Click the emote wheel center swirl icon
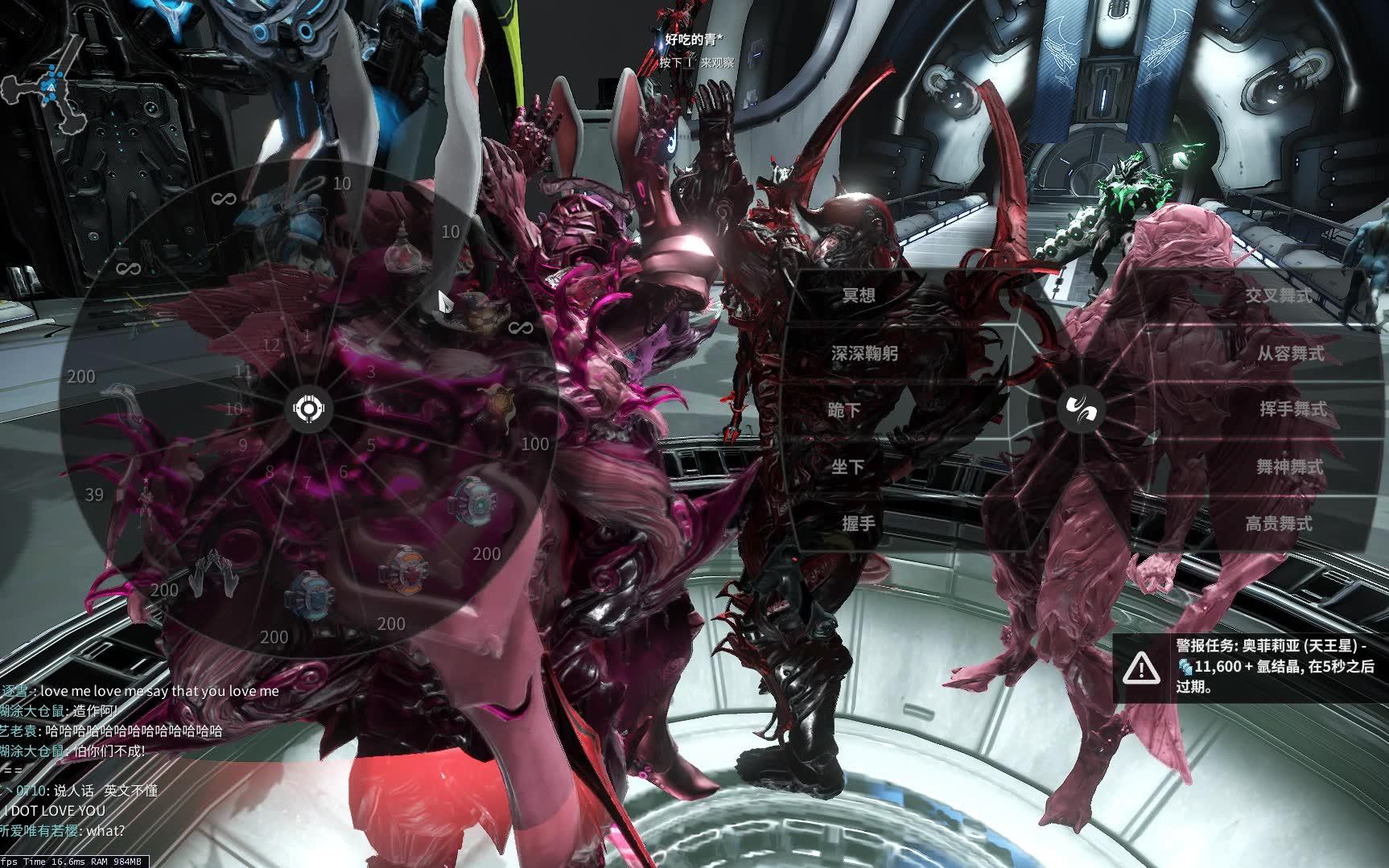 coord(1079,409)
